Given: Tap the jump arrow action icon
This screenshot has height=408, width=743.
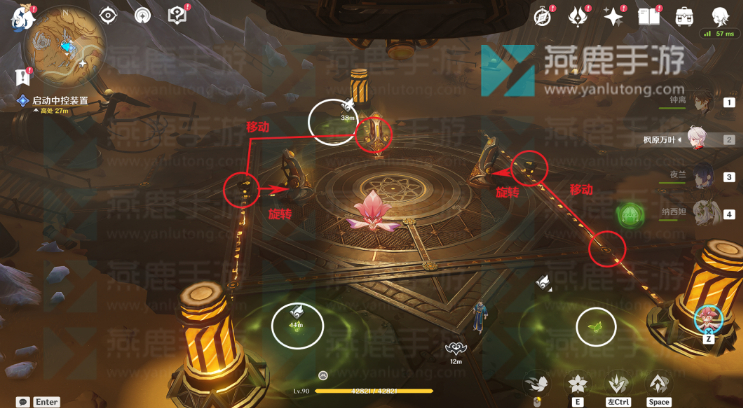Looking at the screenshot, I should click(657, 383).
